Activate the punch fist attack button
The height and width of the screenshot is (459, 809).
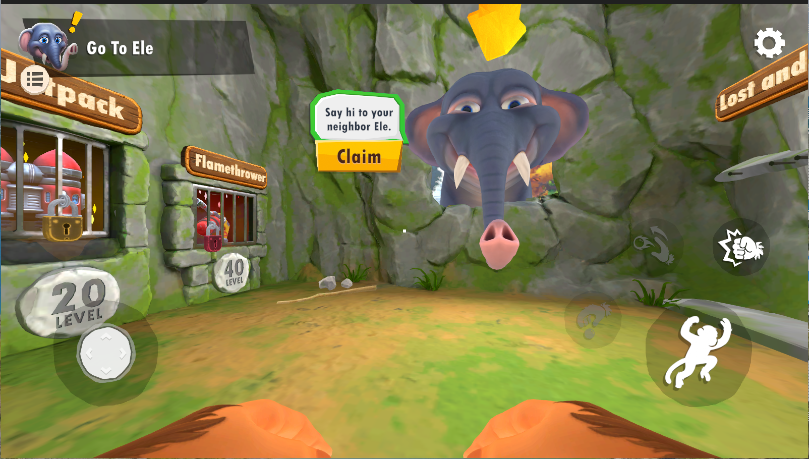(x=741, y=246)
